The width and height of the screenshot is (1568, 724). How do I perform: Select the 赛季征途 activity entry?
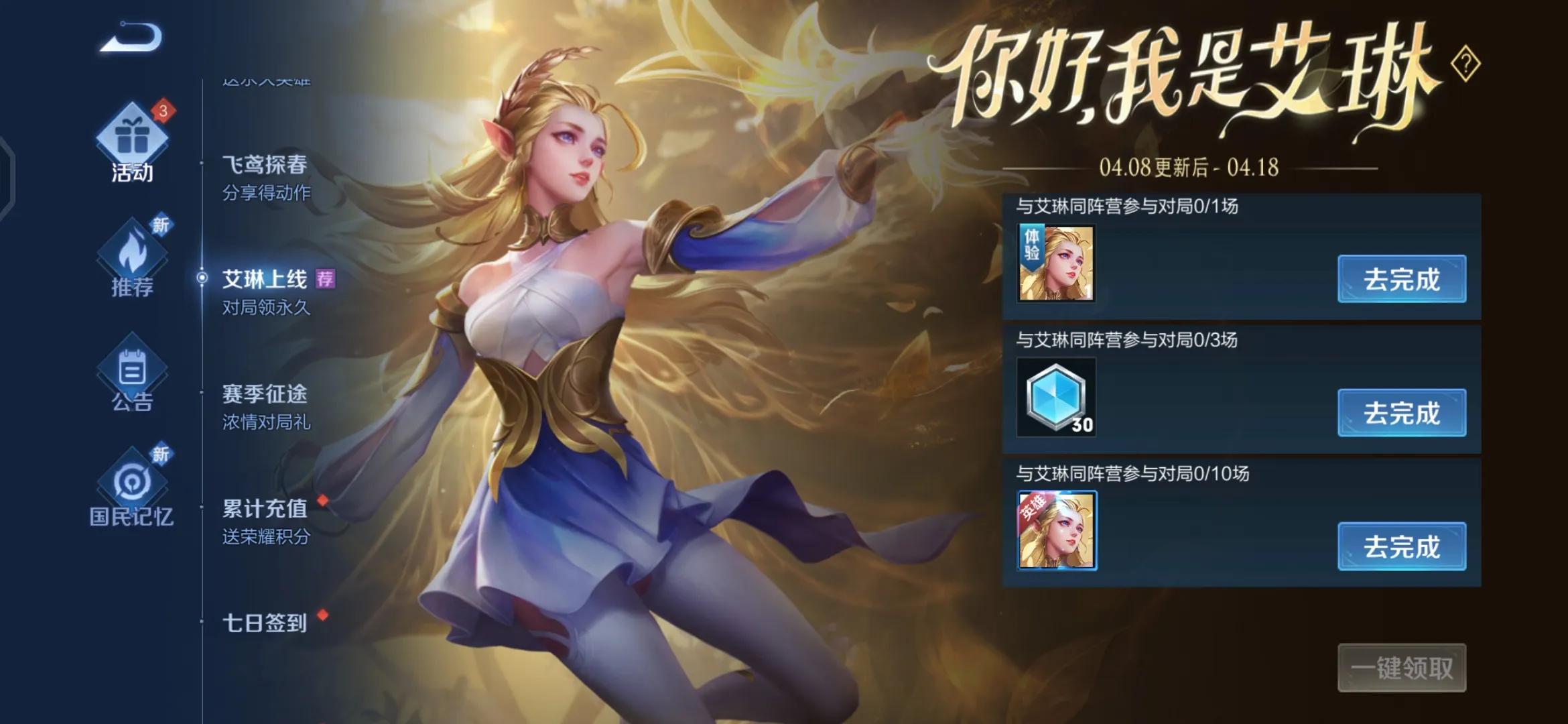click(x=266, y=396)
